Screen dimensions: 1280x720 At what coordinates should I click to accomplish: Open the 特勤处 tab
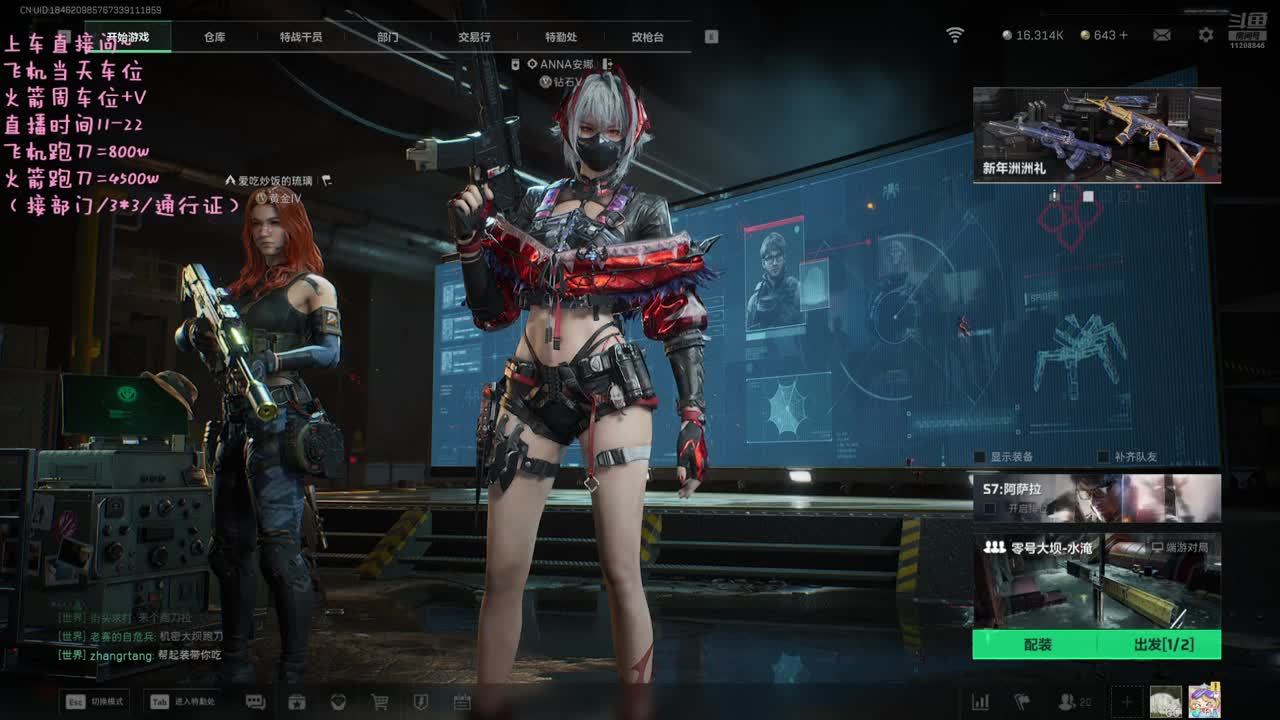[561, 37]
